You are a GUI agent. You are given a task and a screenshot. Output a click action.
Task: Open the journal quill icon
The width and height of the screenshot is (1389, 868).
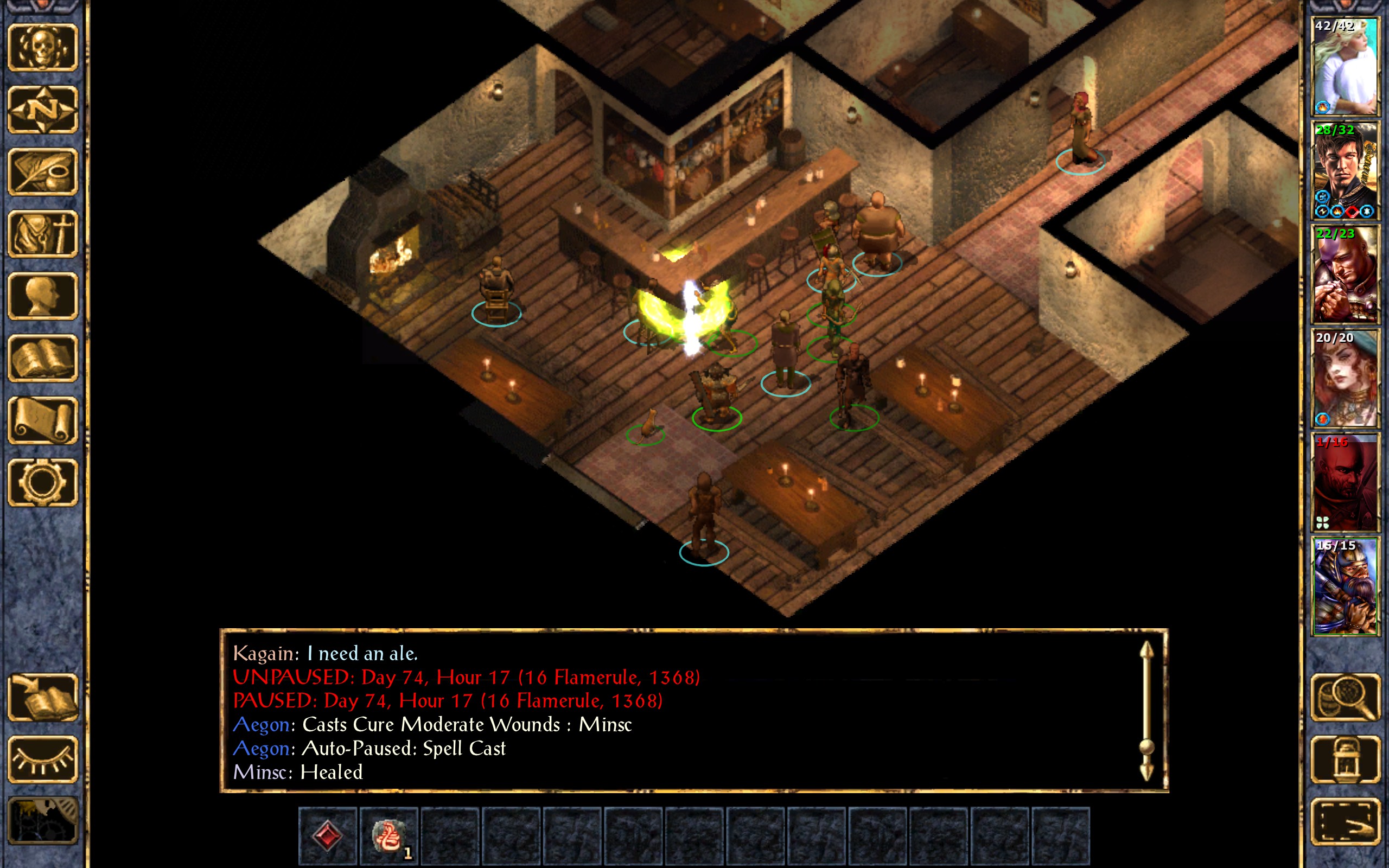pyautogui.click(x=42, y=171)
